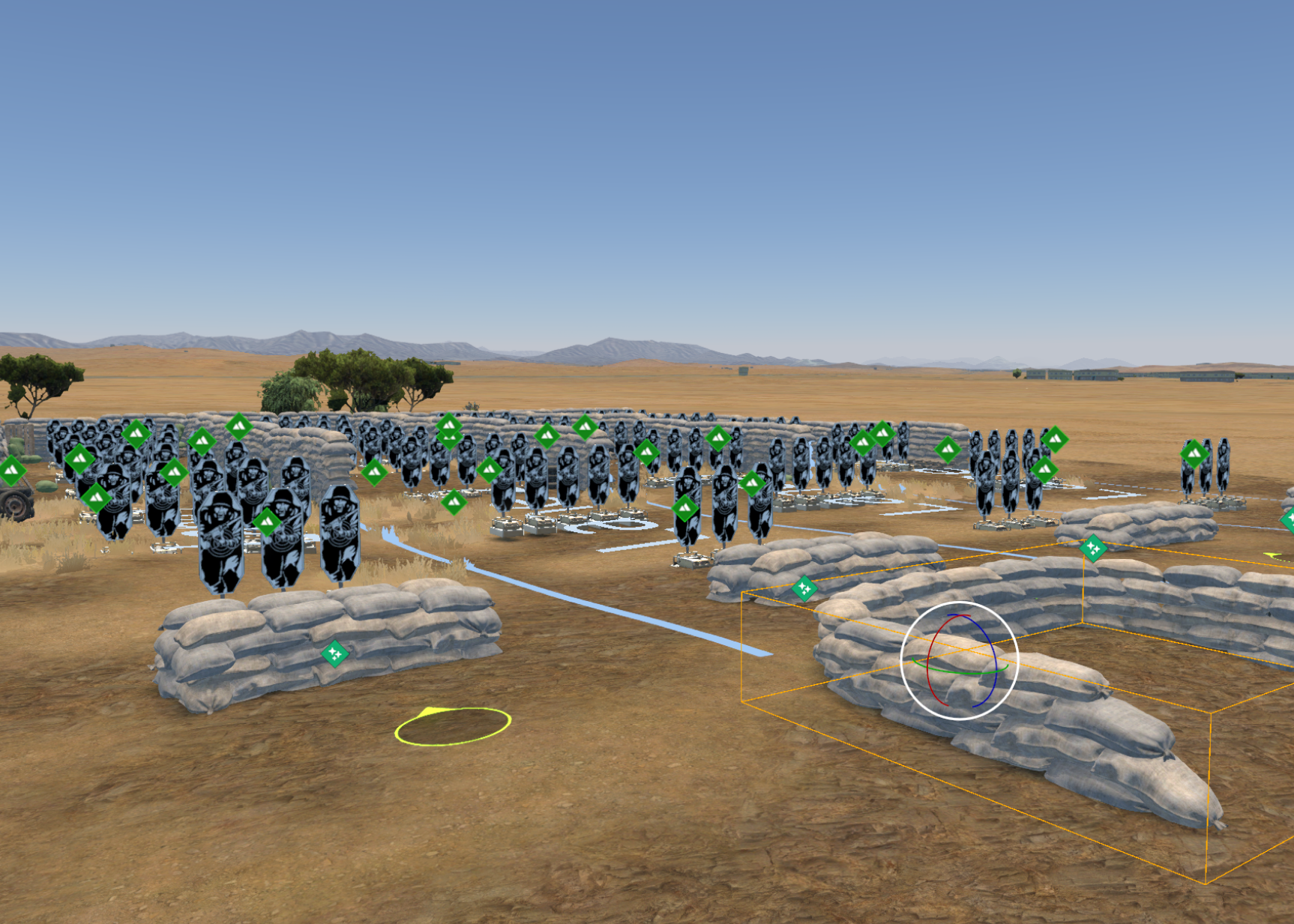Click the target marker over the far-right target pair
Image resolution: width=1294 pixels, height=924 pixels.
tap(1193, 452)
